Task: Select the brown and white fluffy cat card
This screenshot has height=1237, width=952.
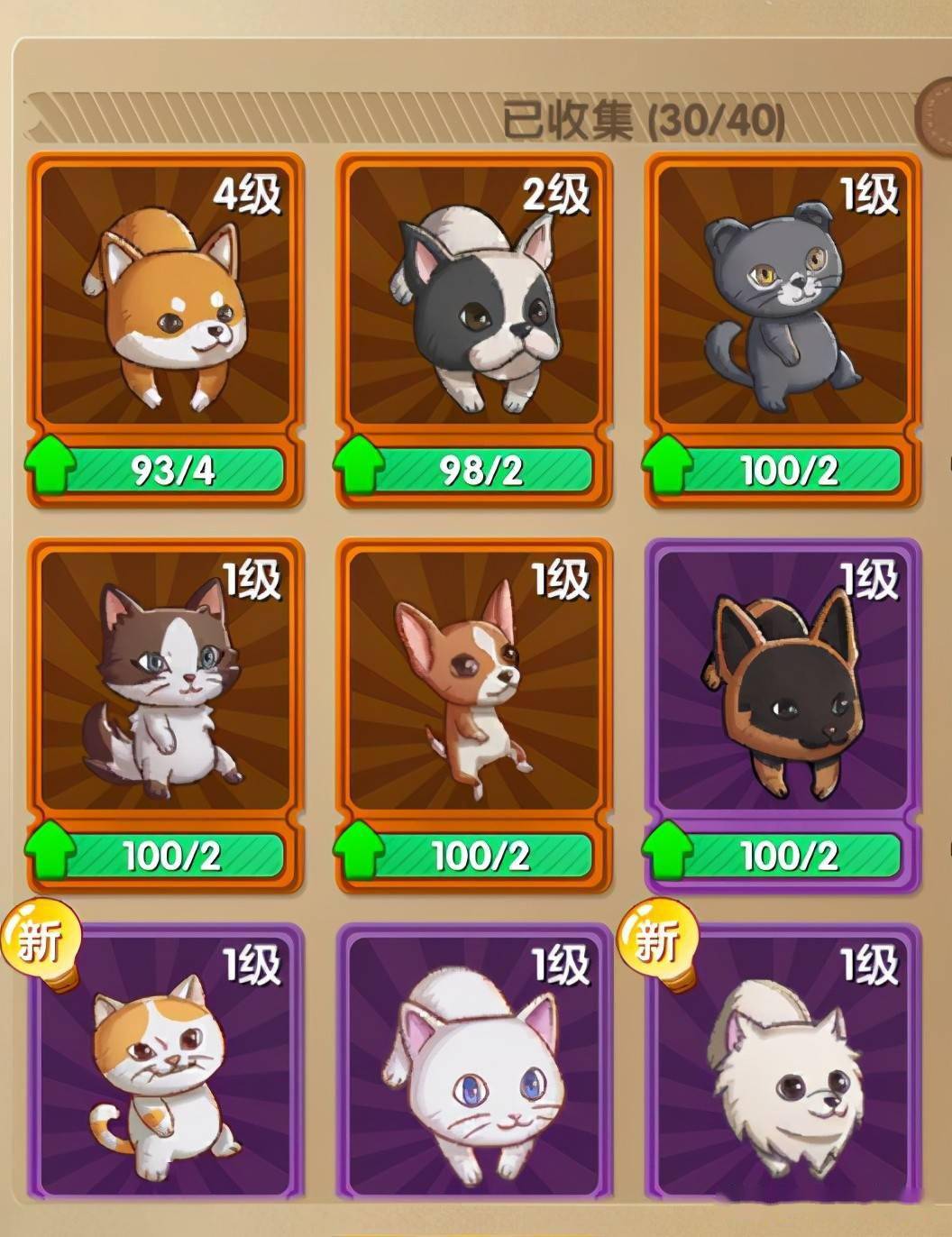Action: point(166,683)
